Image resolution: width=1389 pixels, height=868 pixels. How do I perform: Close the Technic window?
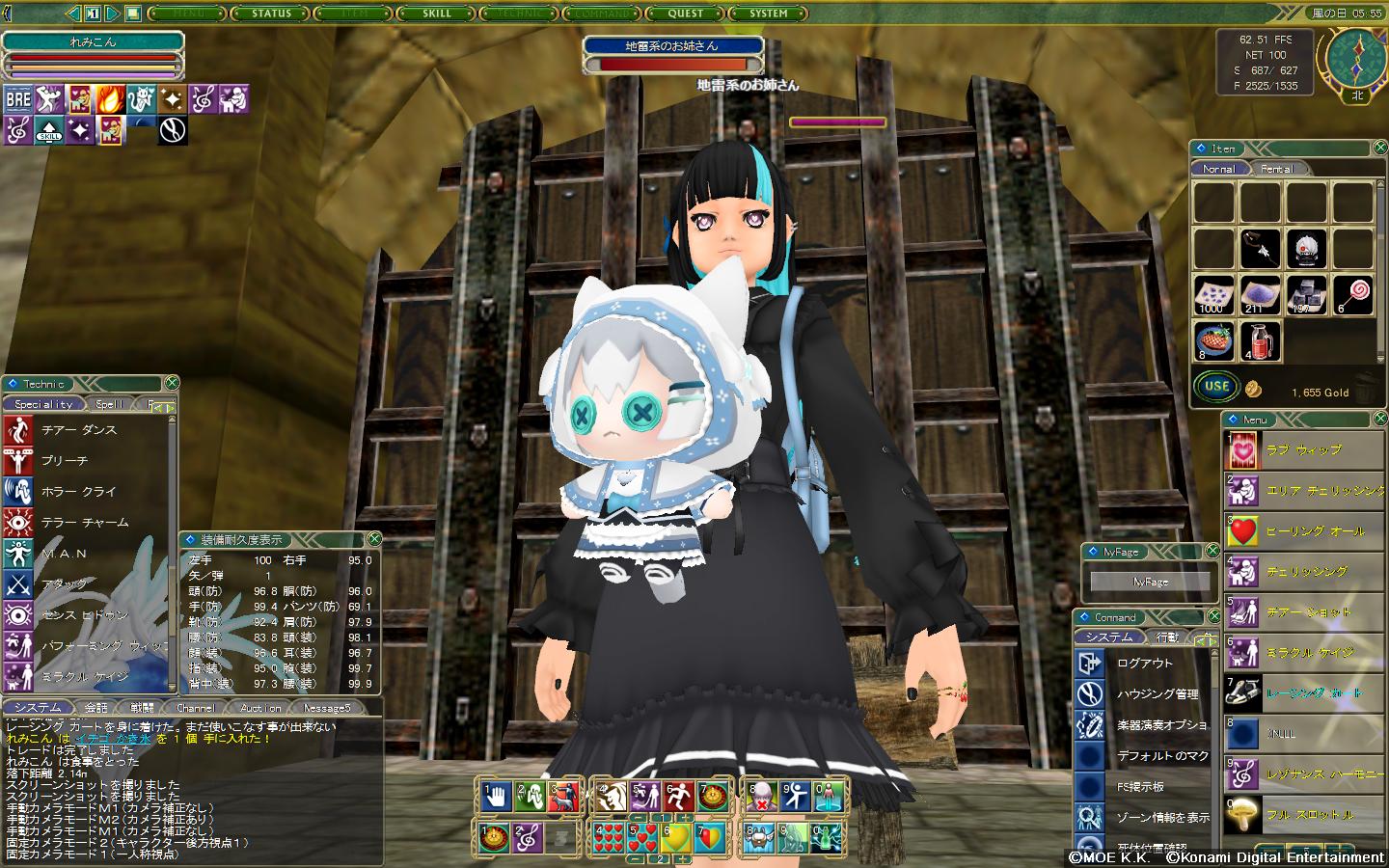(171, 383)
